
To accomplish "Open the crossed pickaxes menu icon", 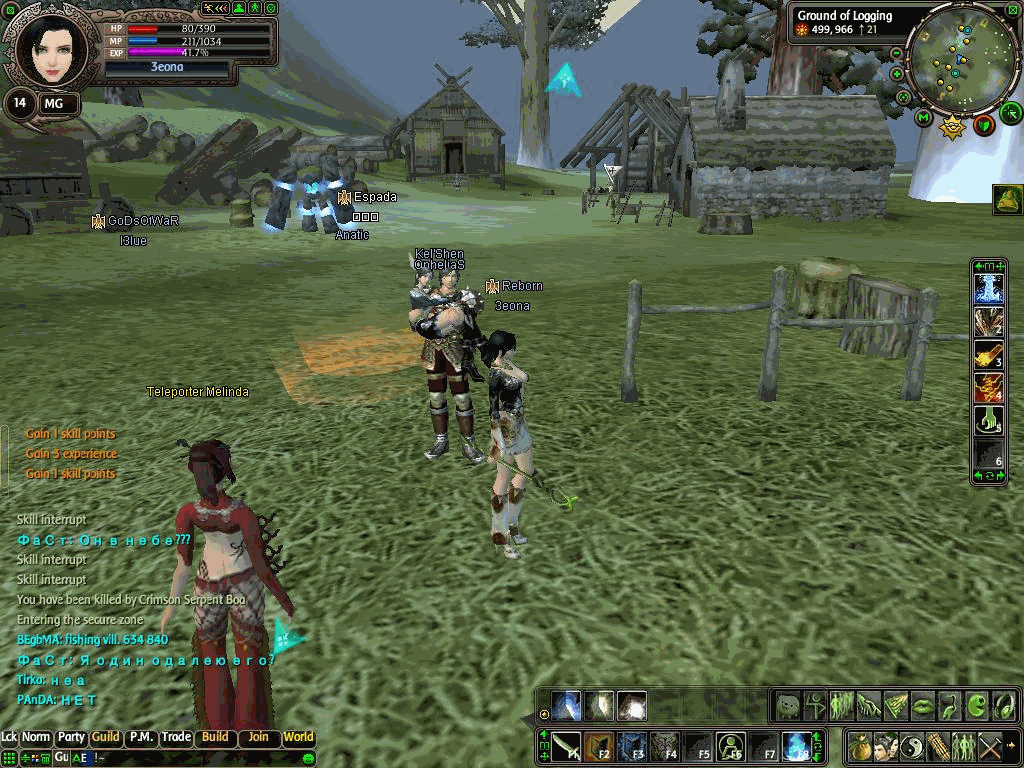I will [990, 746].
